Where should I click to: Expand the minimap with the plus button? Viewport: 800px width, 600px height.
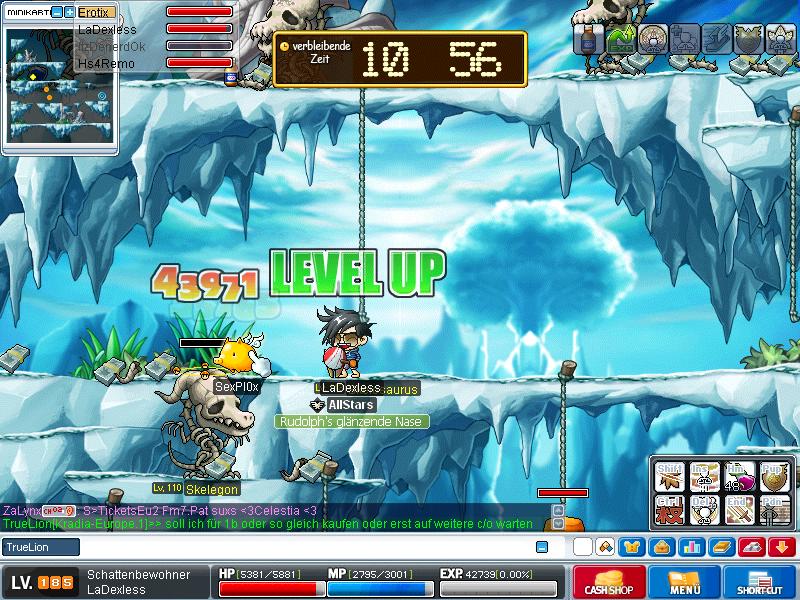69,13
